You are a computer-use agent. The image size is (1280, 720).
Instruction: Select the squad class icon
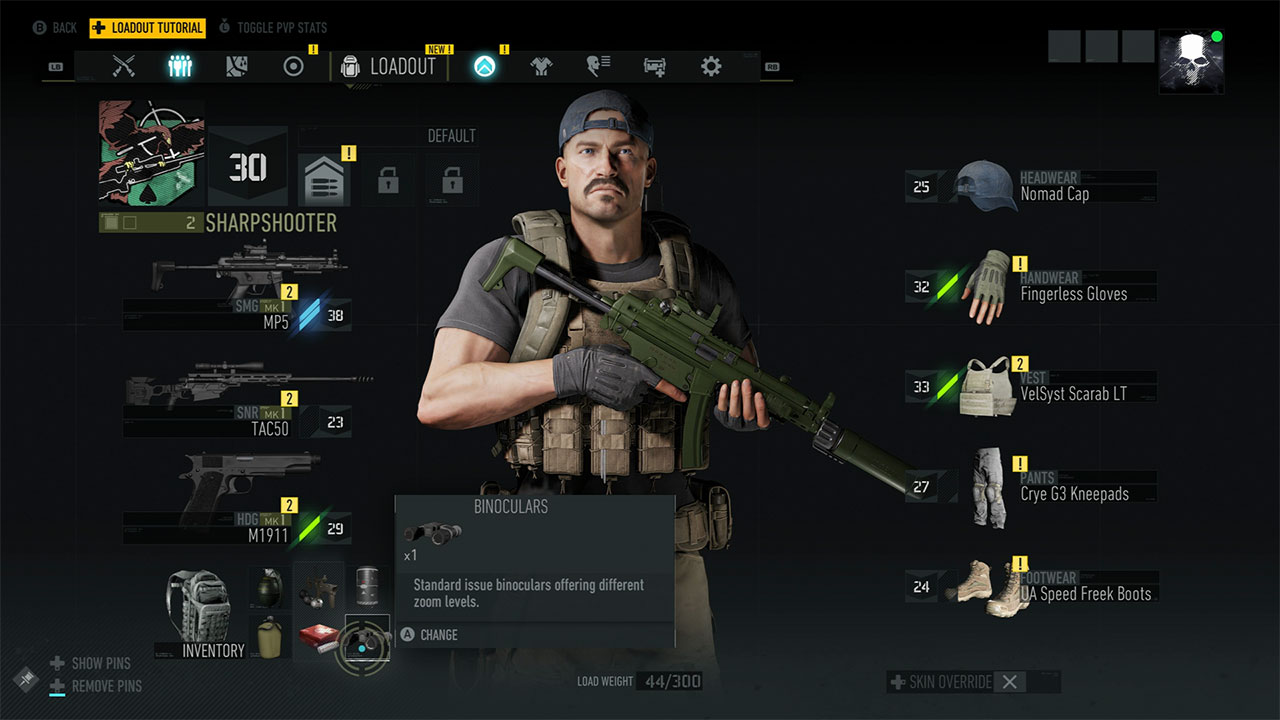tap(180, 66)
